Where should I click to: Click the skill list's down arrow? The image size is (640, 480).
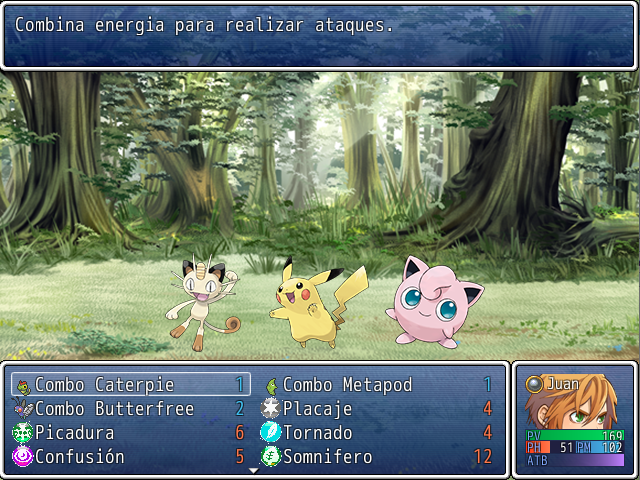coord(254,469)
